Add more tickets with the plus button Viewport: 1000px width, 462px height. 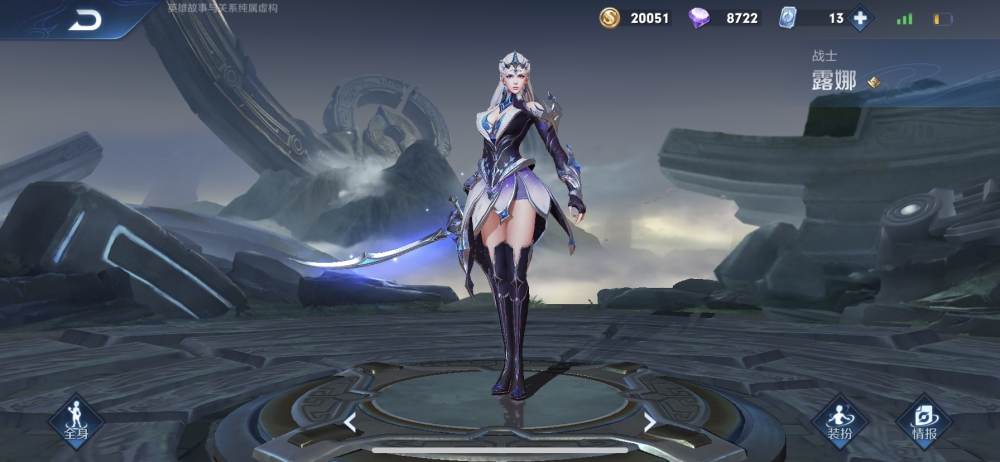860,18
